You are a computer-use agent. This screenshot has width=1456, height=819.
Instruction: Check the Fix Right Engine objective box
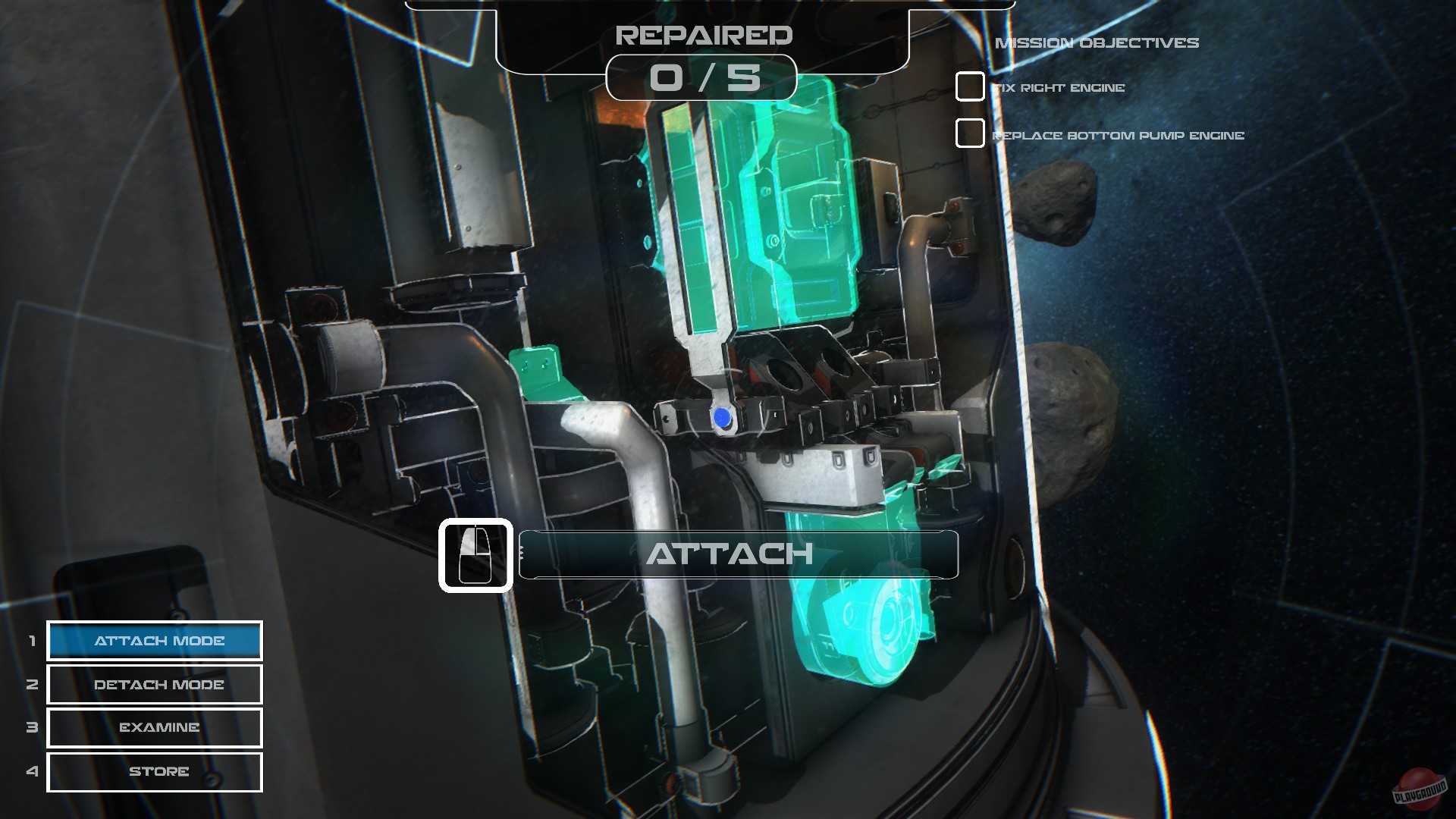tap(968, 88)
